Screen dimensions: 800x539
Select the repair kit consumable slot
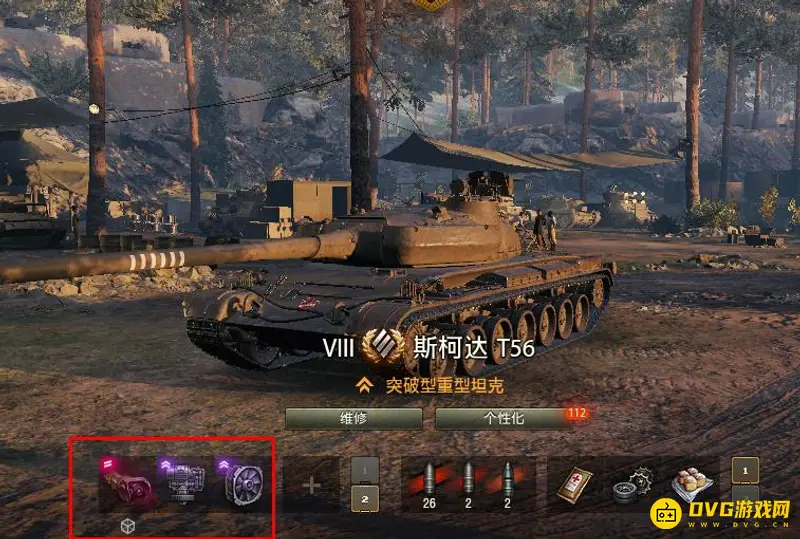click(632, 485)
